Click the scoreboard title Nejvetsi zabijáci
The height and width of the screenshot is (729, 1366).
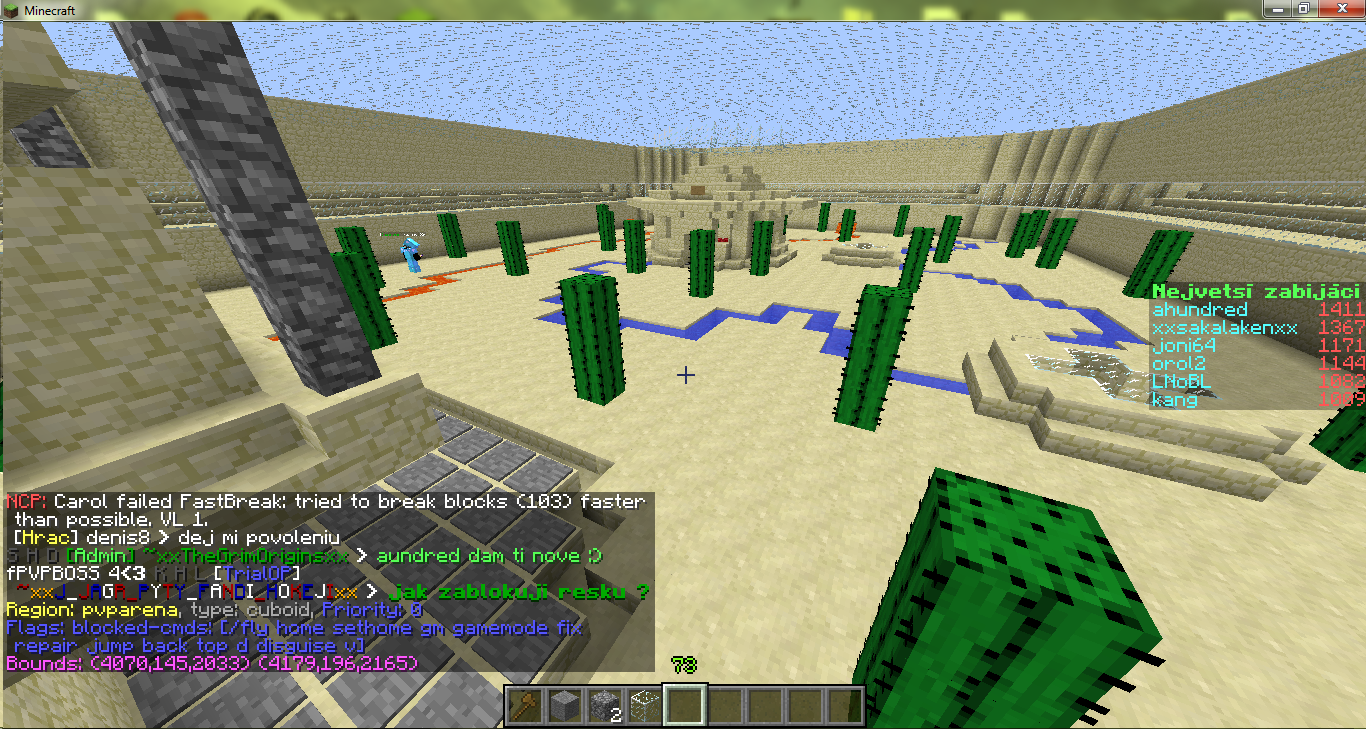pyautogui.click(x=1254, y=290)
